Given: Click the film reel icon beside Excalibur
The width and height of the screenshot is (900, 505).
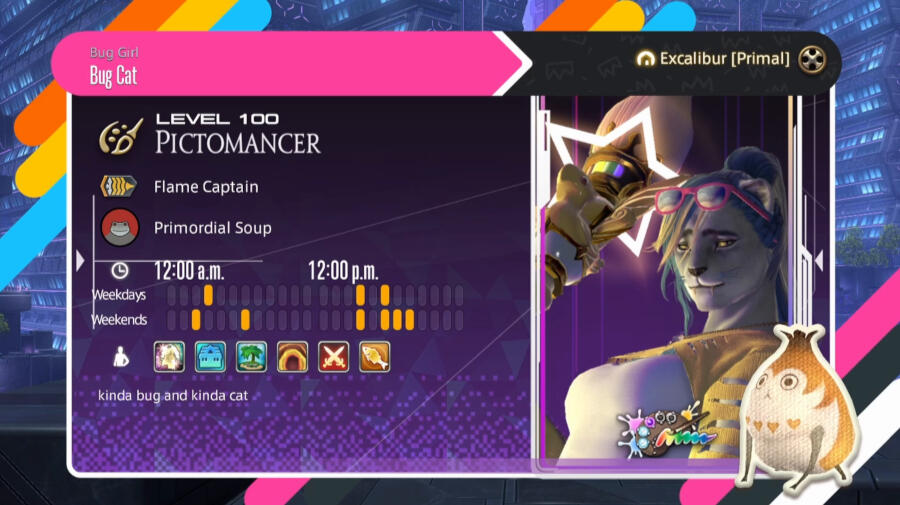Looking at the screenshot, I should pyautogui.click(x=813, y=59).
